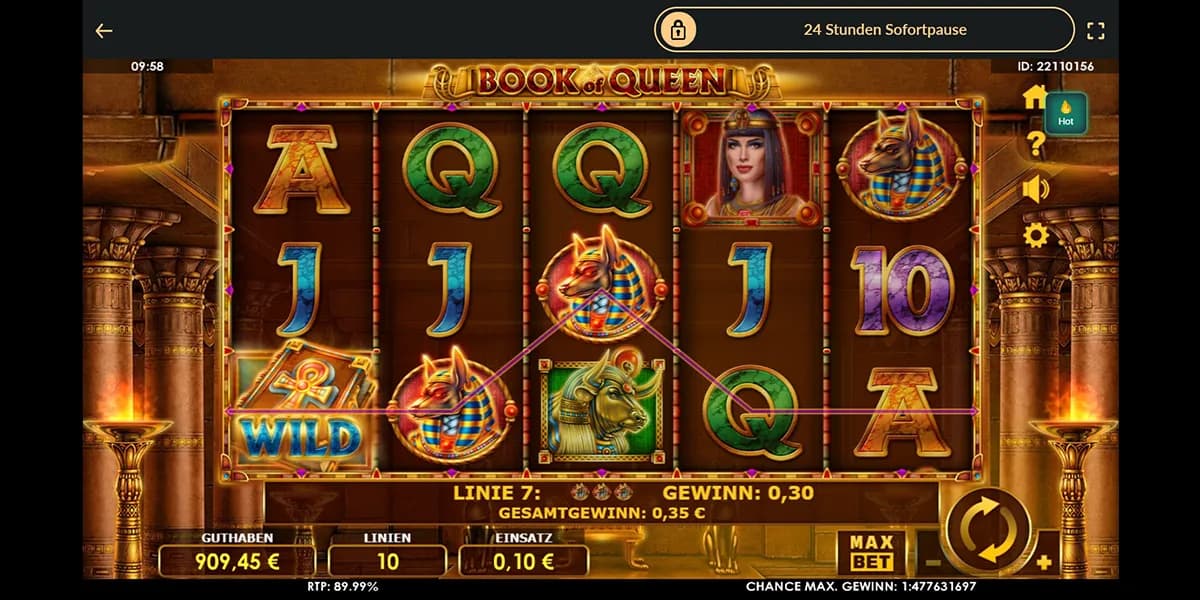Activate the 24 Stunden Sofortpause button
This screenshot has width=1200, height=600.
pos(864,30)
